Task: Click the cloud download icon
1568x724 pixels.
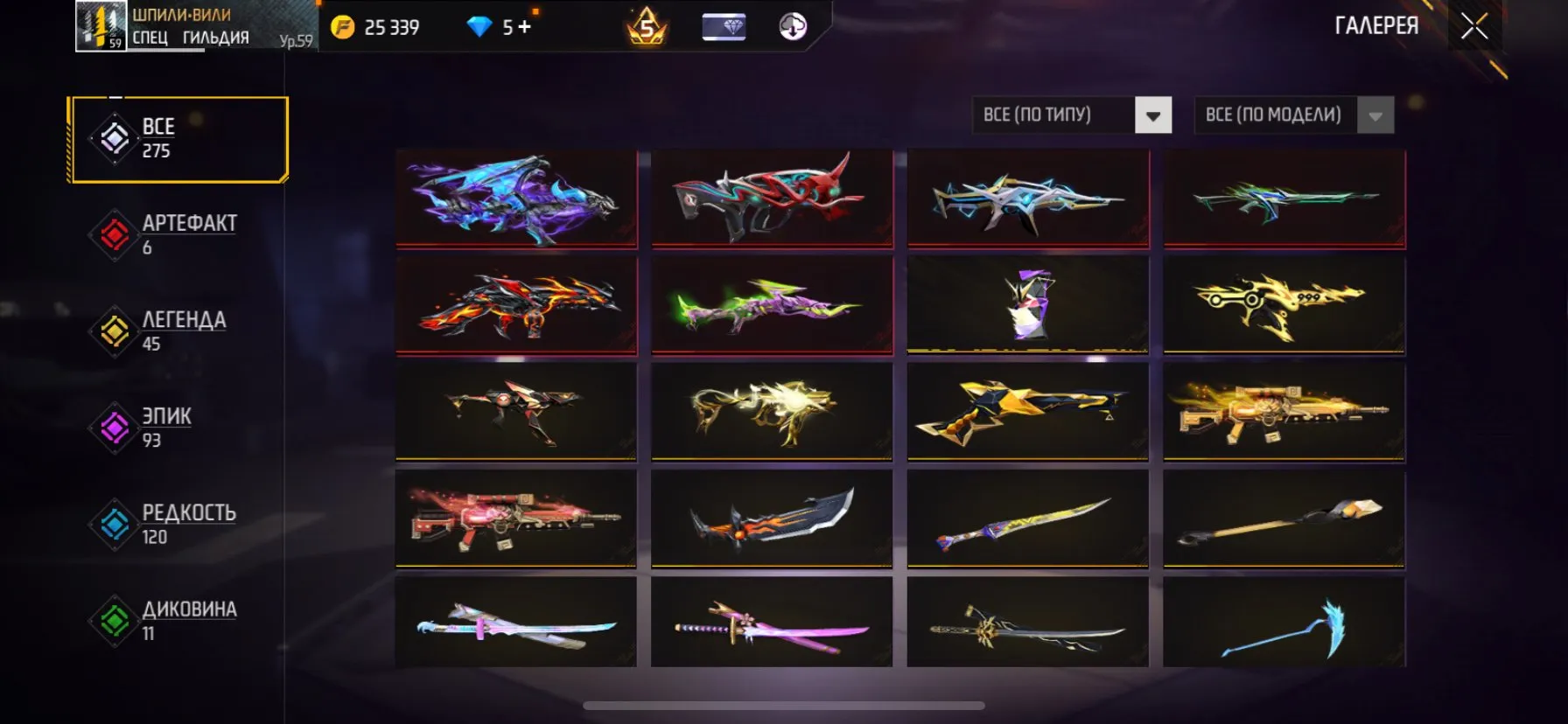Action: point(790,26)
